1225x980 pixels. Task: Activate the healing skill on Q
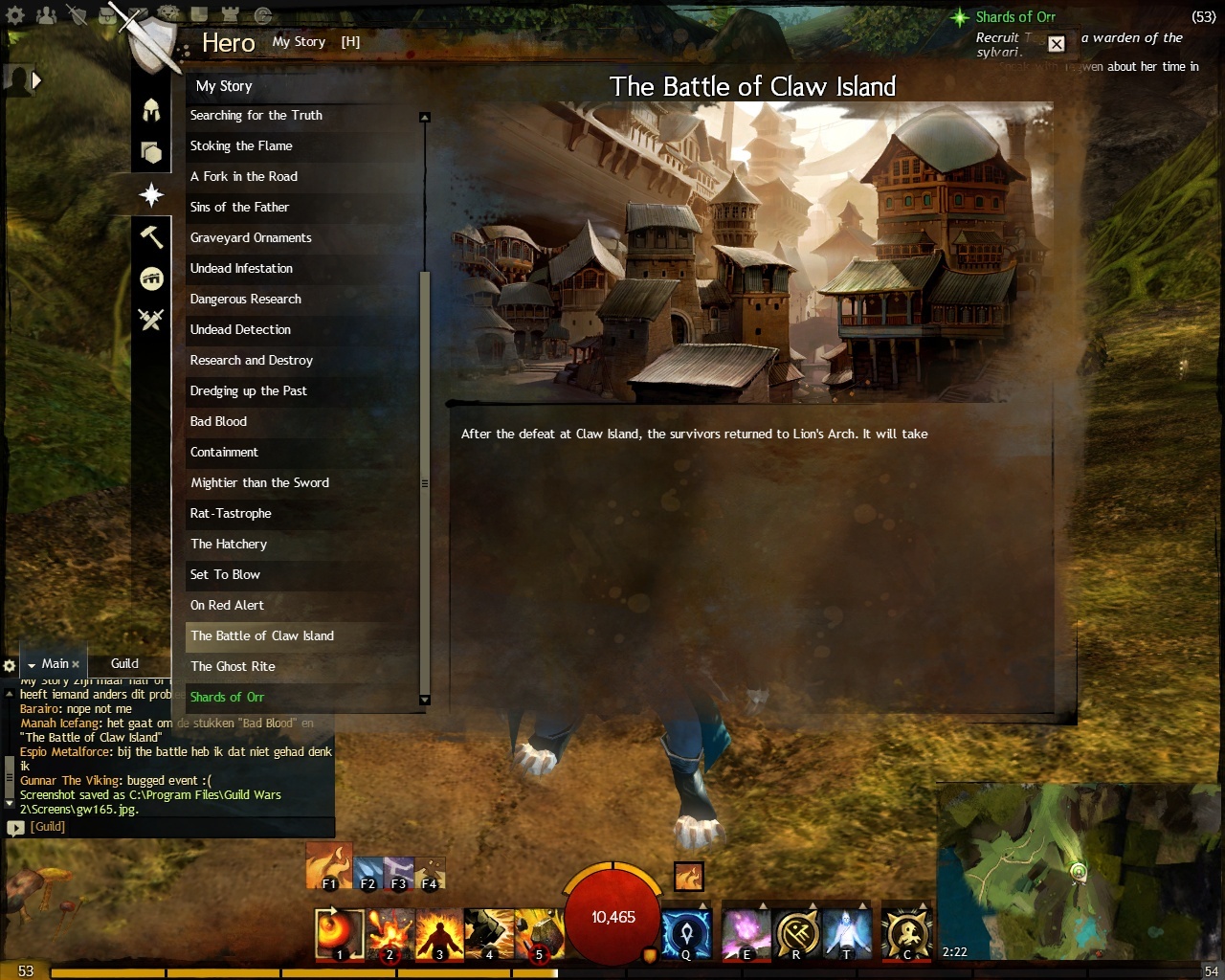[685, 934]
